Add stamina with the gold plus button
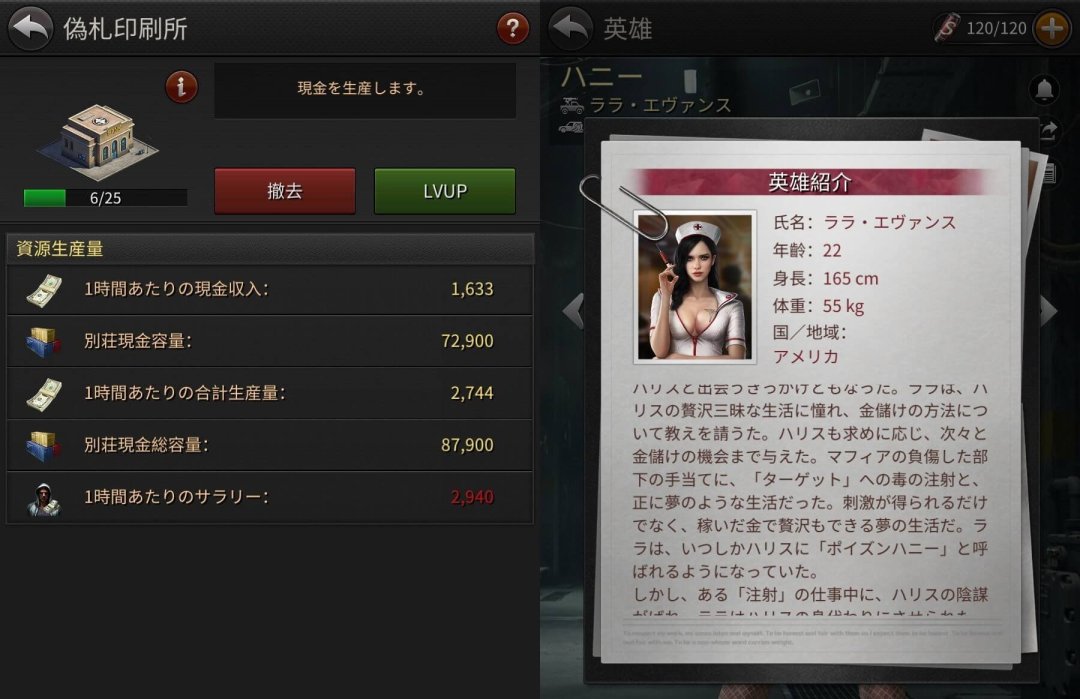 coord(1051,28)
